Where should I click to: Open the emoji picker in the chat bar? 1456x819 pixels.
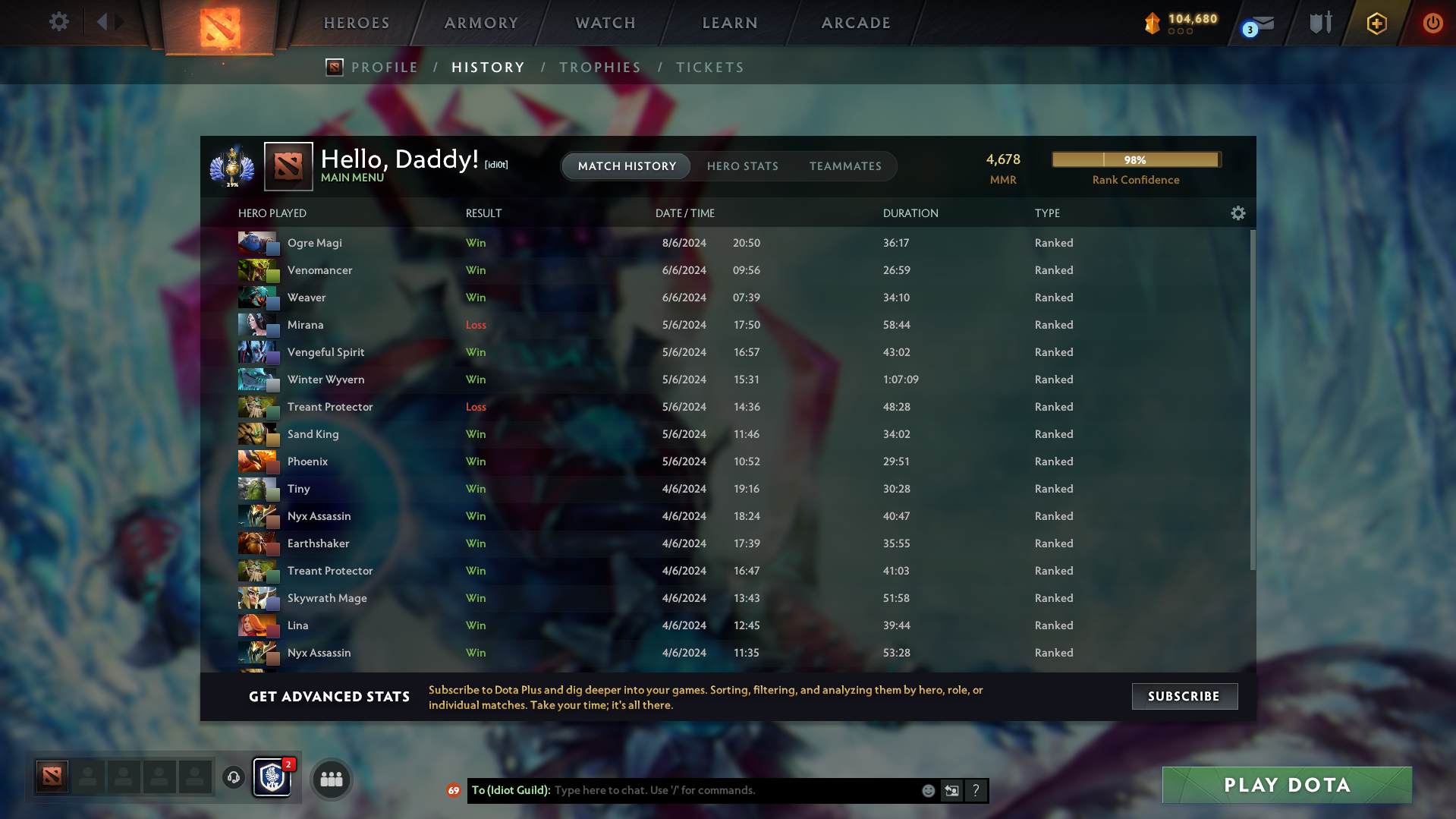(929, 790)
